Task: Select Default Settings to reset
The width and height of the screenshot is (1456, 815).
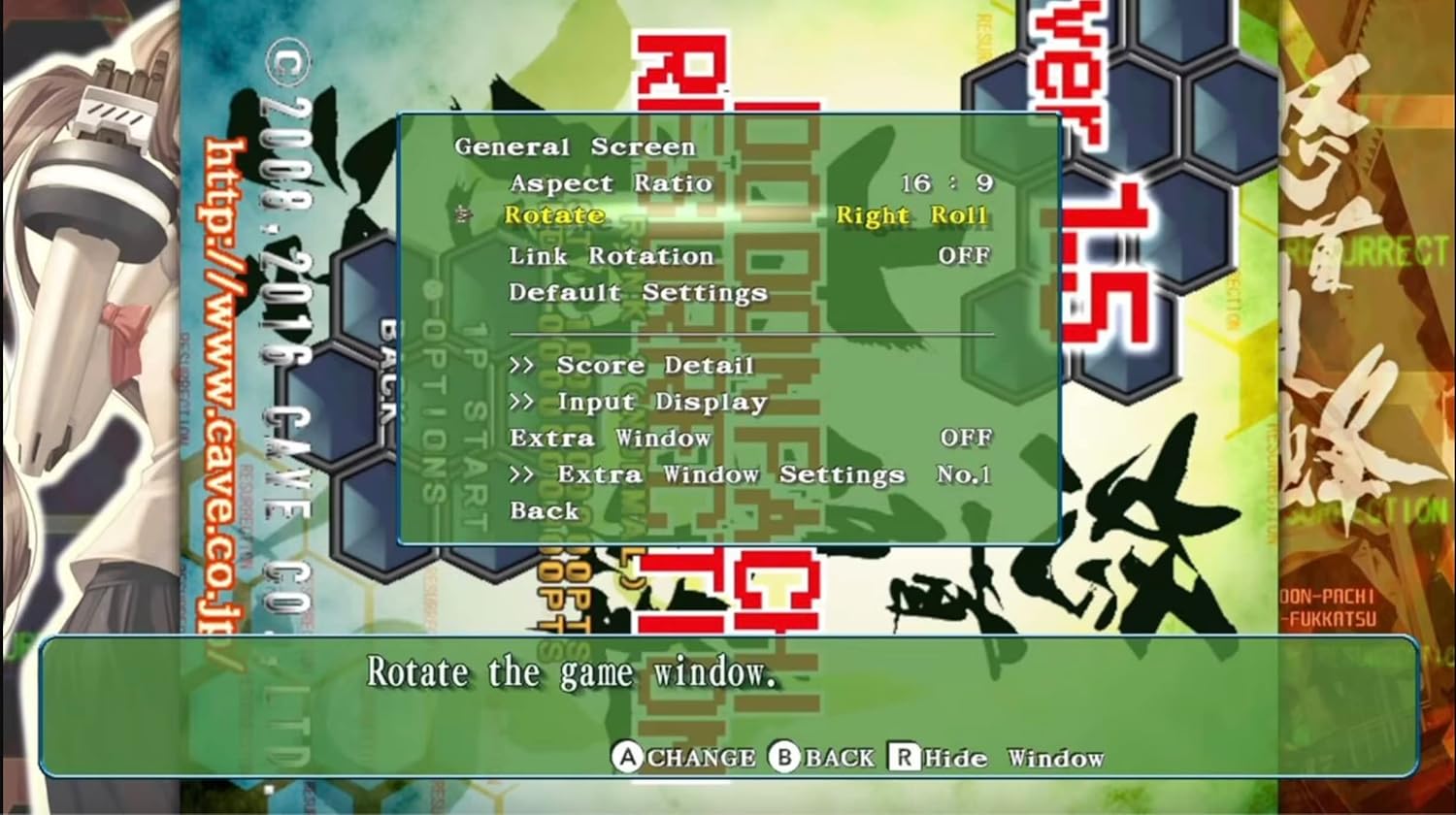Action: point(636,291)
